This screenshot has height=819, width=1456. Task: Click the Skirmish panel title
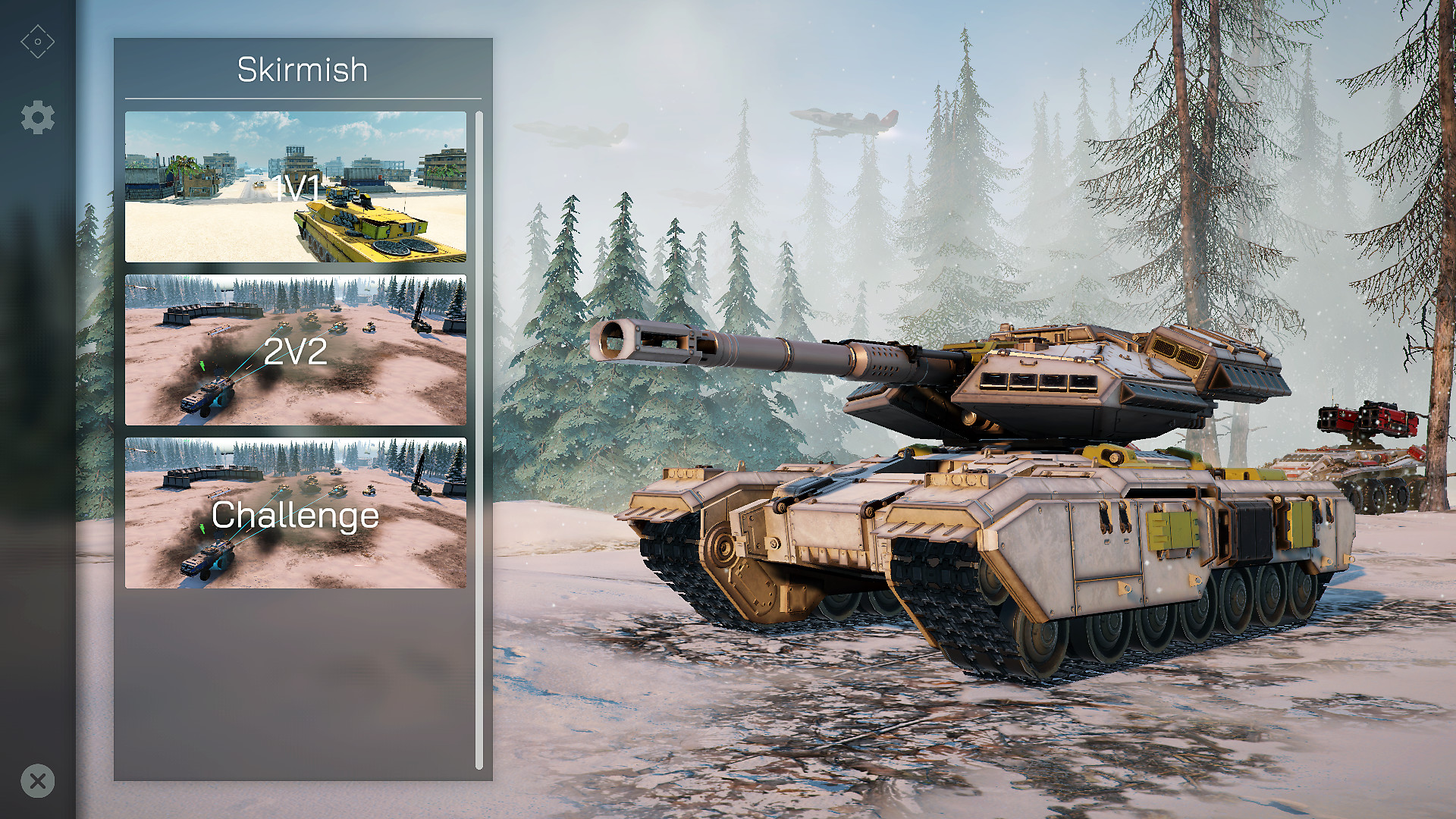click(x=303, y=69)
